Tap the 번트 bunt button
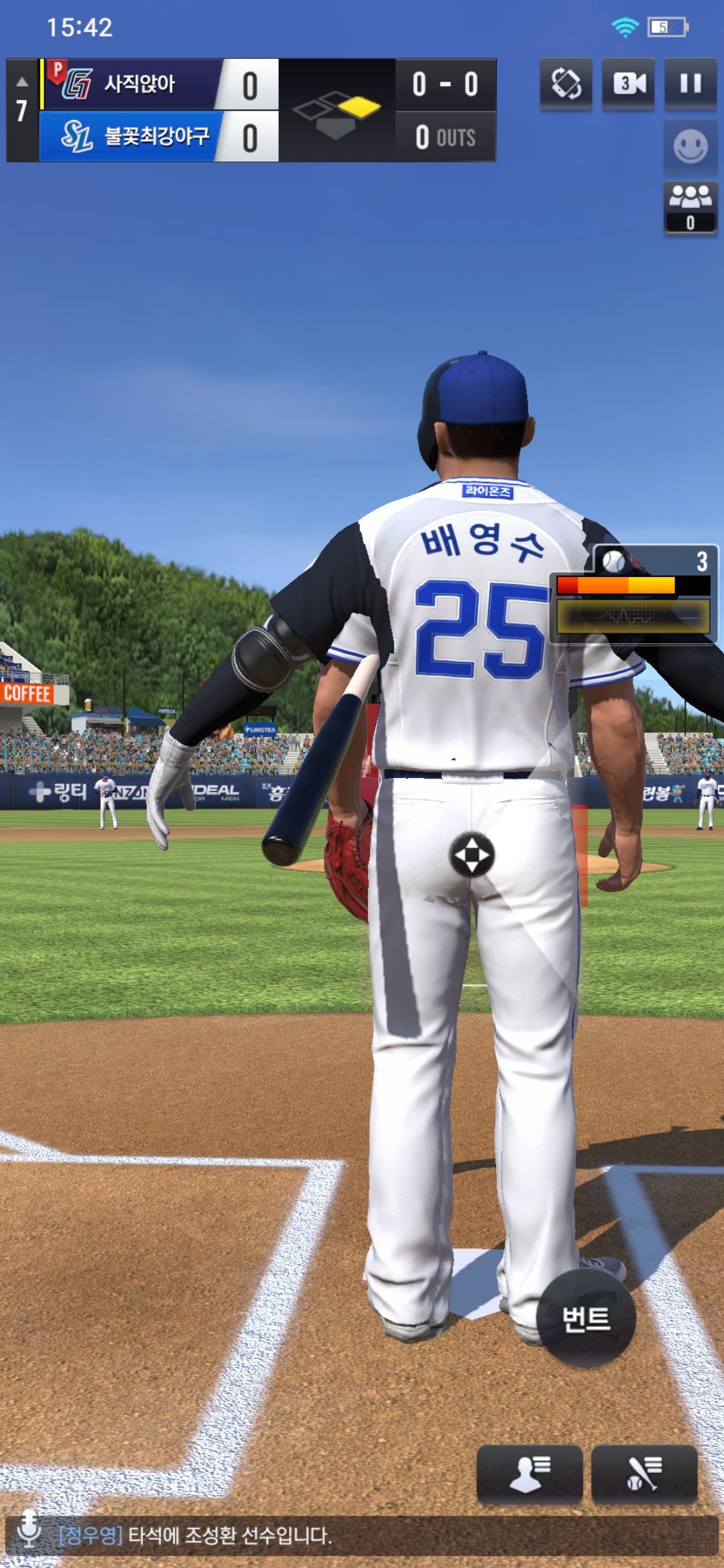The height and width of the screenshot is (1568, 724). (586, 1317)
